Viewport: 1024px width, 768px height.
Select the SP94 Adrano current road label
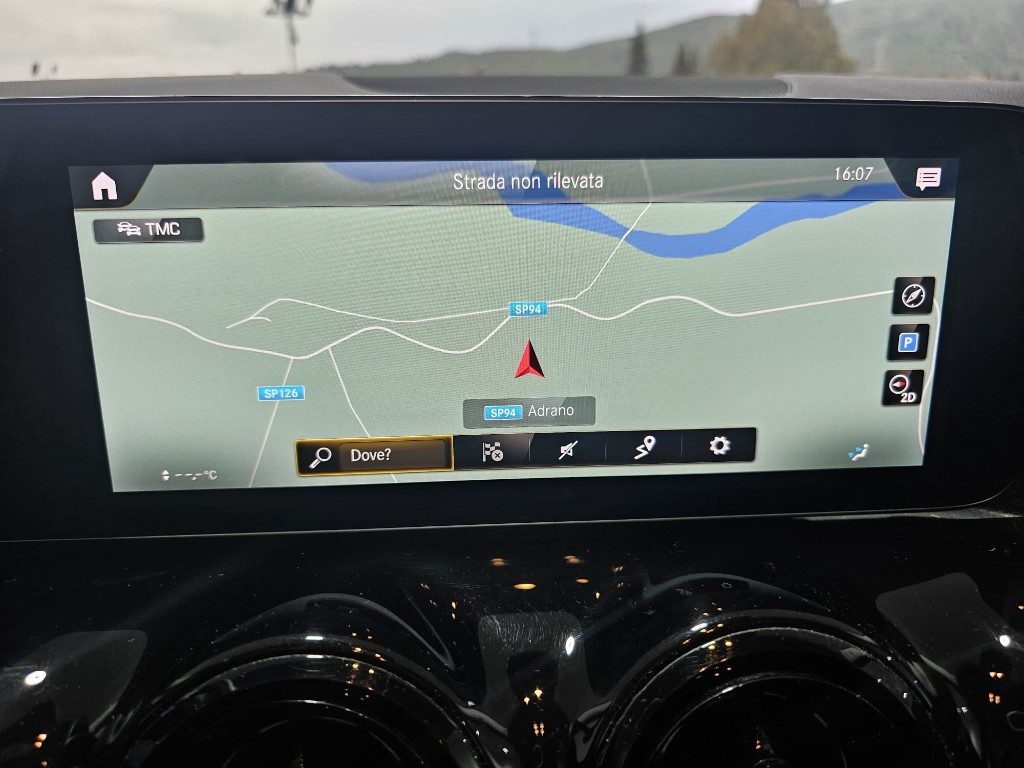[x=529, y=411]
